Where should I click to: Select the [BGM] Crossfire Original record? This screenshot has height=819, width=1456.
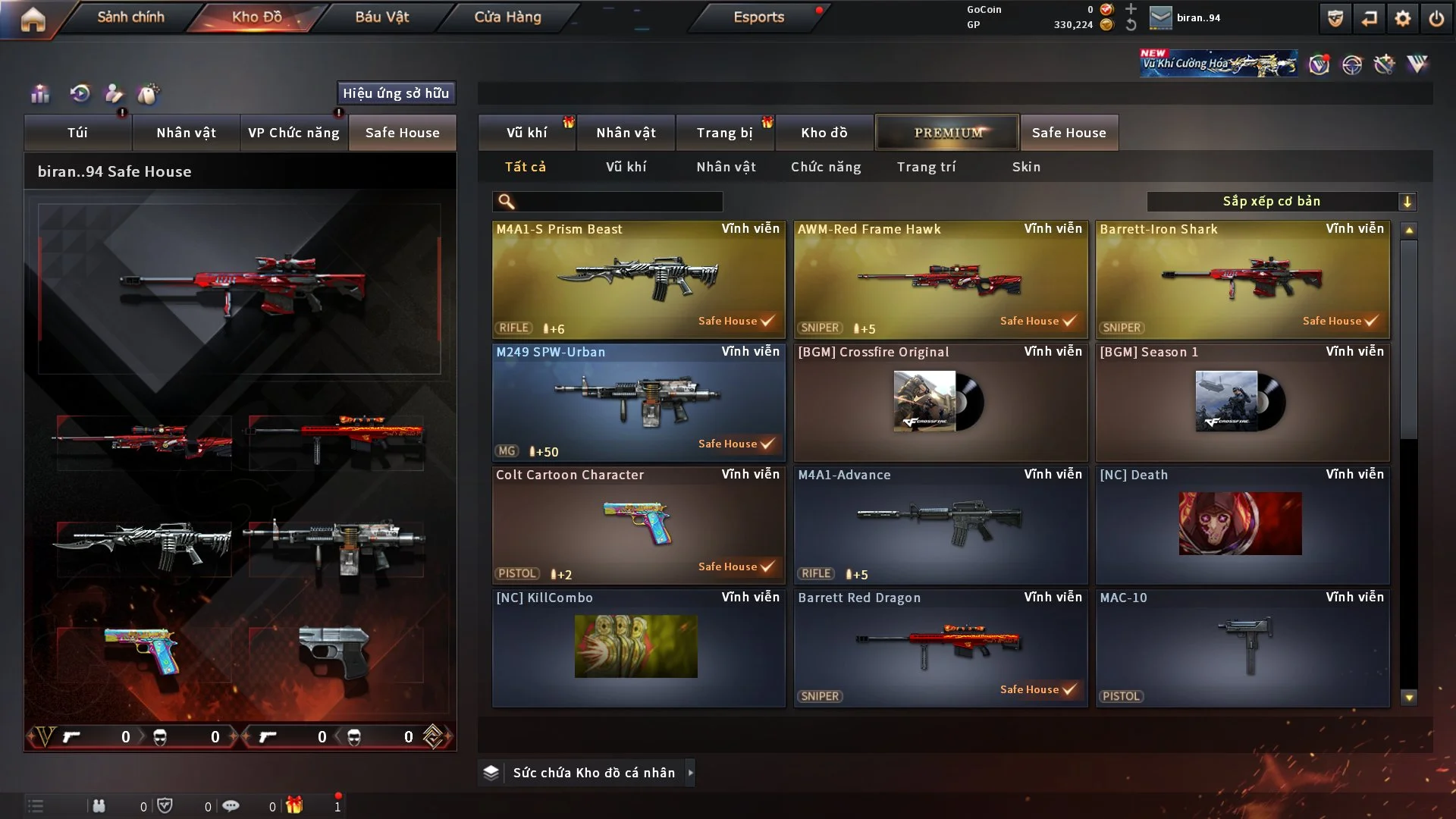click(x=940, y=402)
